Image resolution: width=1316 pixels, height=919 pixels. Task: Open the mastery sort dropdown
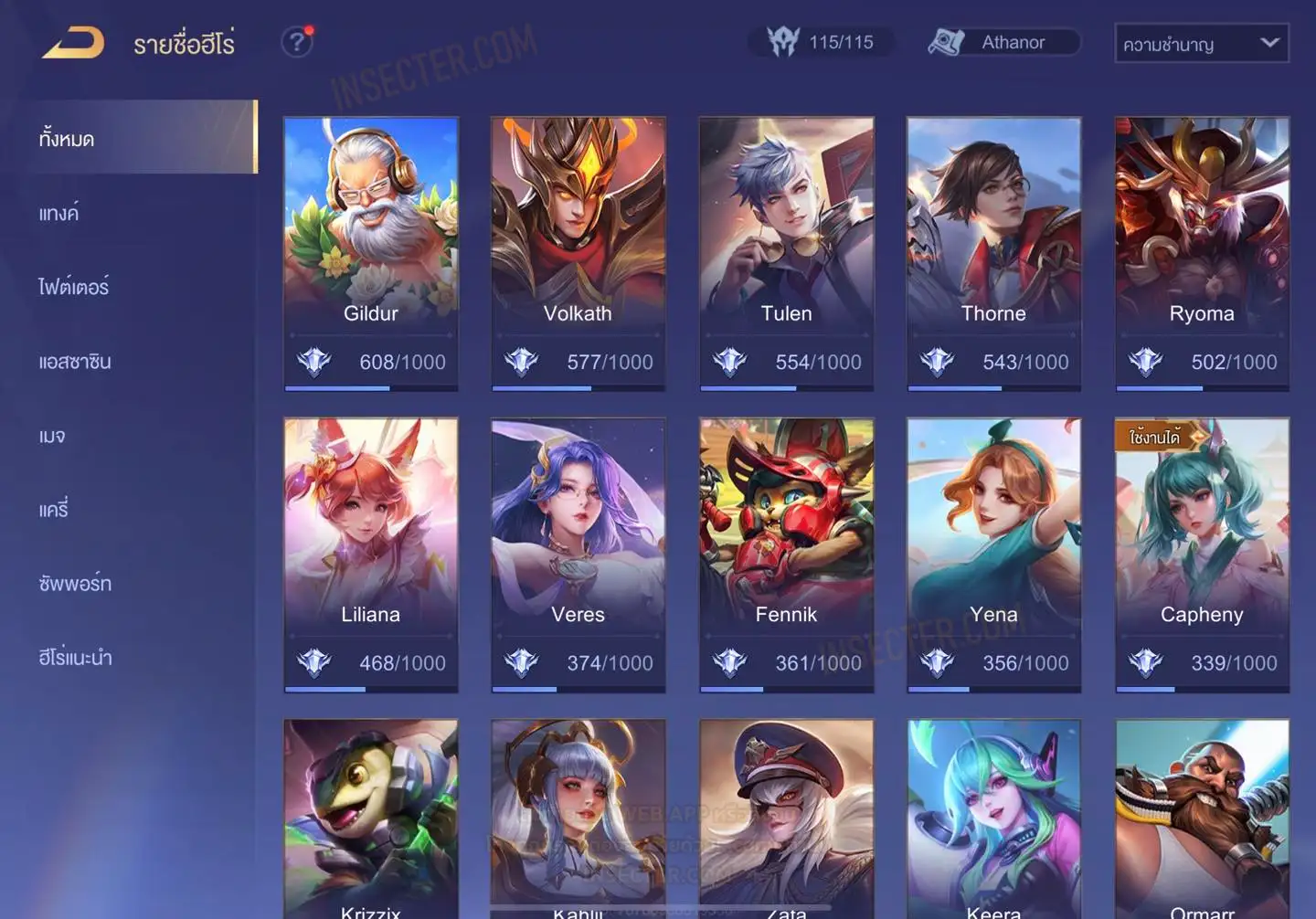point(1201,43)
